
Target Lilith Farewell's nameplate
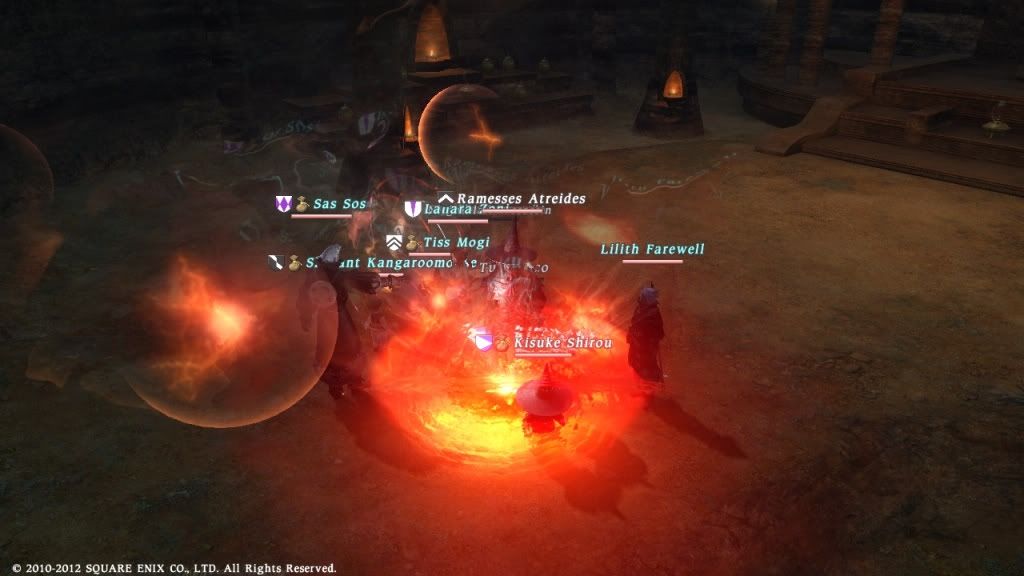pyautogui.click(x=652, y=249)
